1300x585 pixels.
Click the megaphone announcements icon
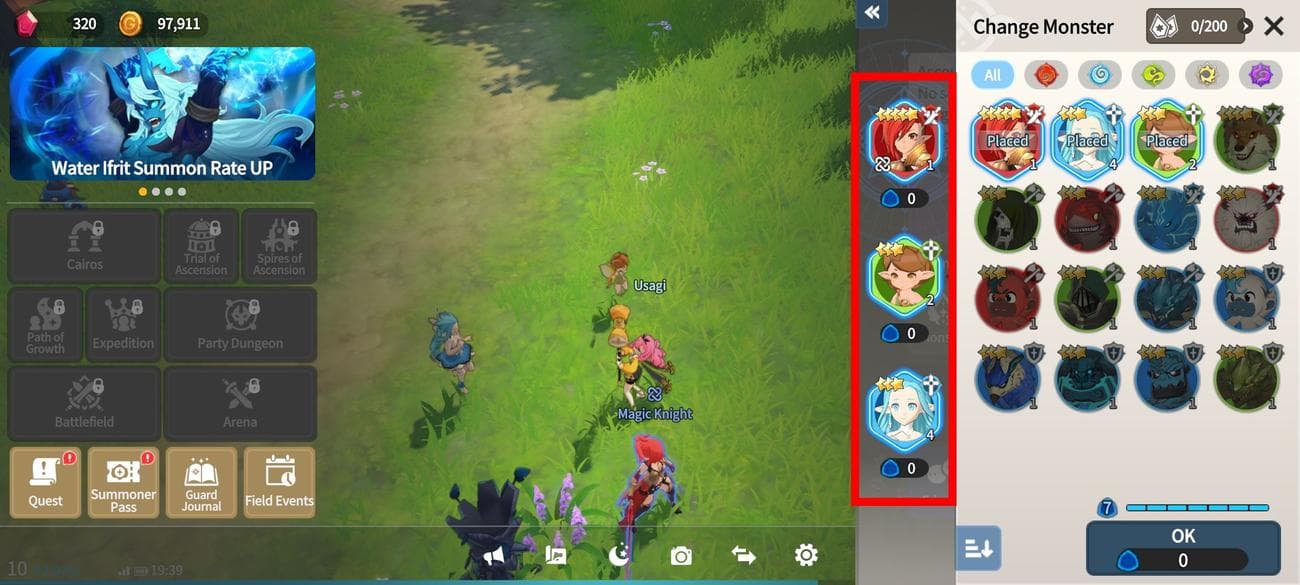point(493,556)
